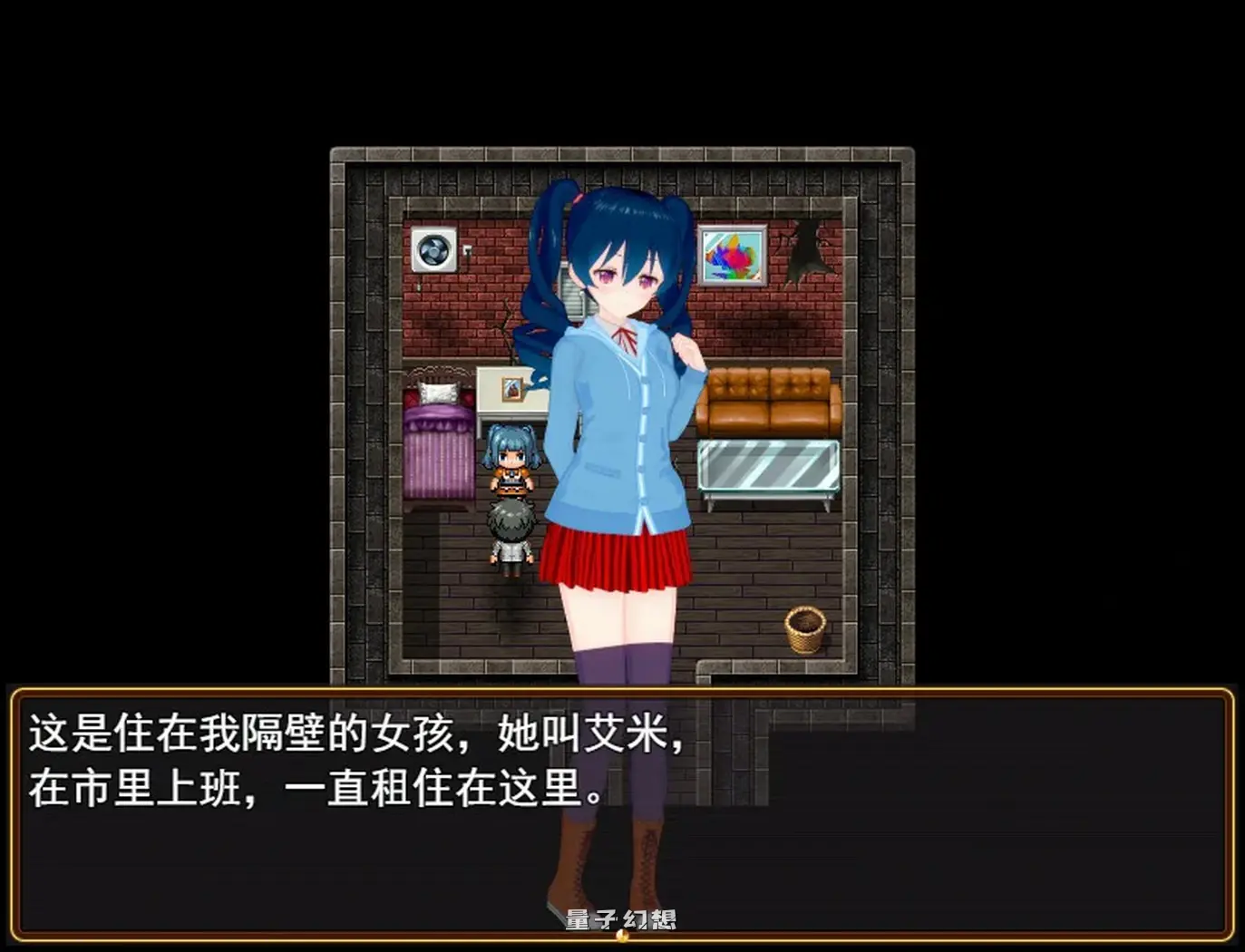
Task: Click the wall outlet beside the fan
Action: tap(468, 248)
